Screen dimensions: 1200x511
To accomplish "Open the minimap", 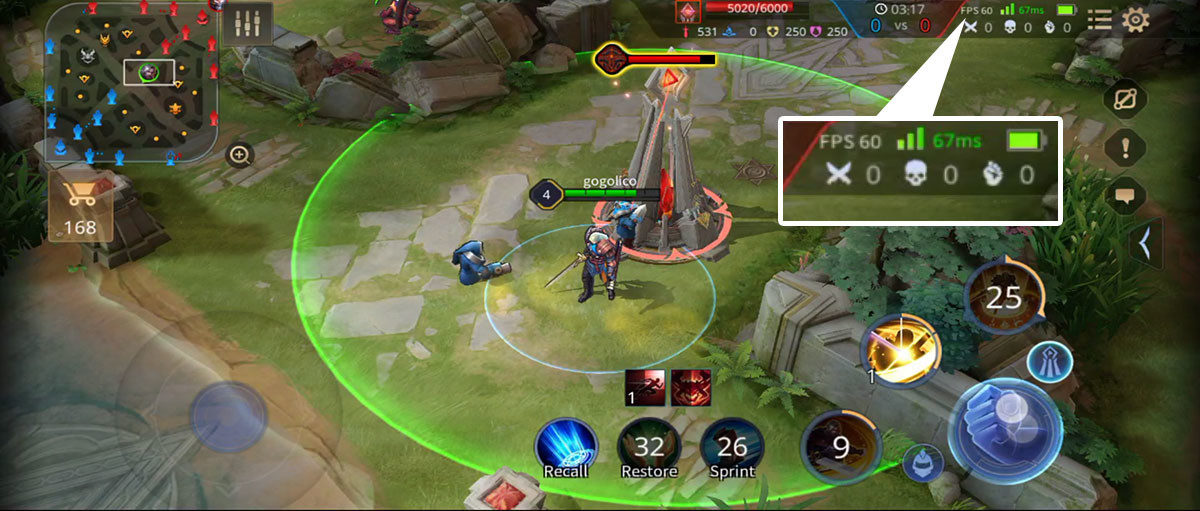I will [130, 82].
